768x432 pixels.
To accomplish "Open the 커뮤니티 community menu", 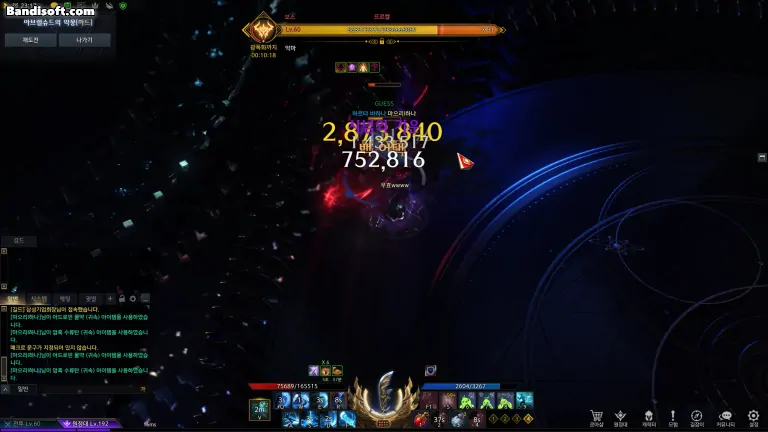I will tap(725, 417).
